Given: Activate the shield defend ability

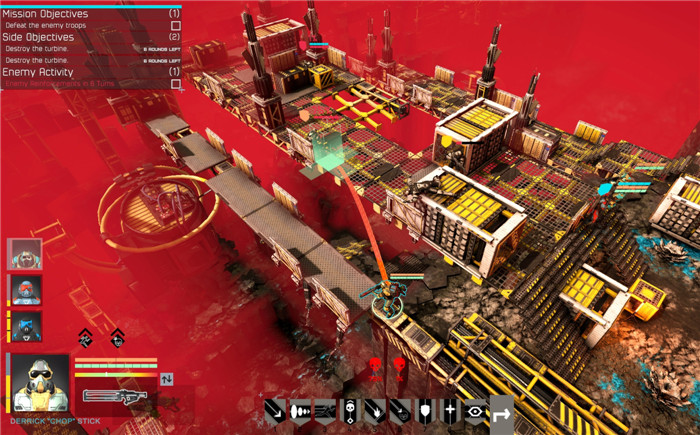Looking at the screenshot, I should point(426,410).
